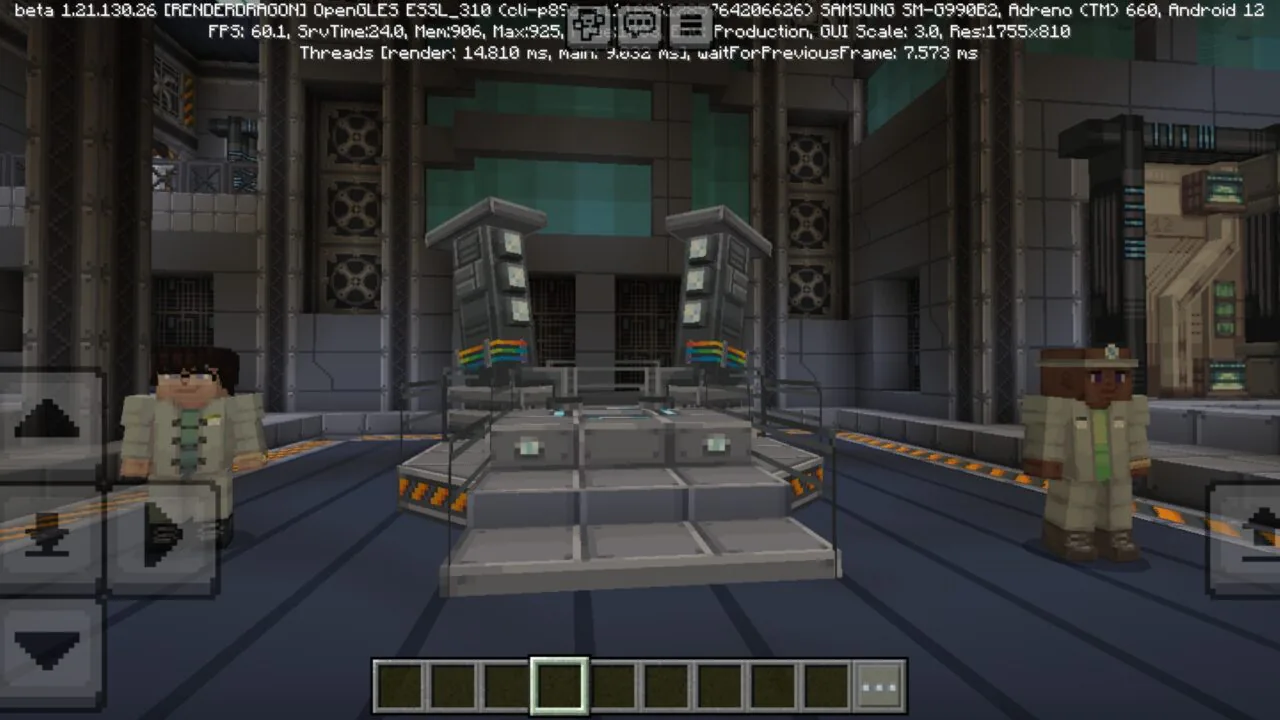
Task: Open the chat using the speech bubble icon
Action: tap(640, 22)
